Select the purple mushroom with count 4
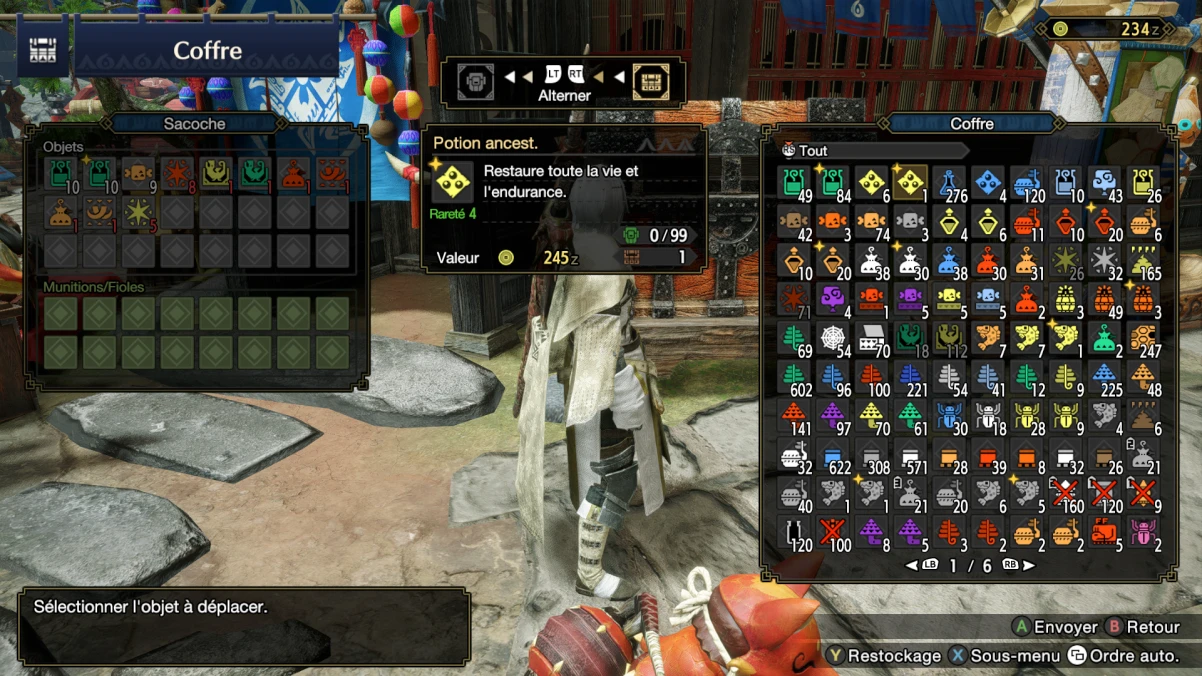The width and height of the screenshot is (1202, 676). 832,300
